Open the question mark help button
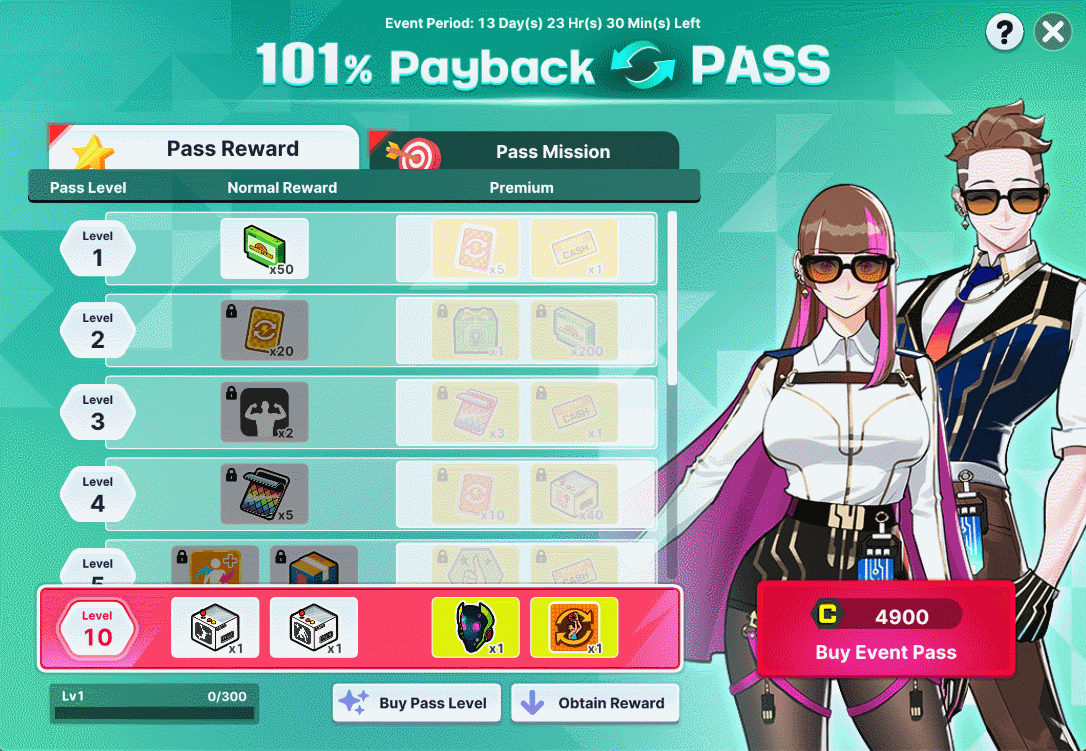Screen dimensions: 1086x751 pyautogui.click(x=1004, y=33)
